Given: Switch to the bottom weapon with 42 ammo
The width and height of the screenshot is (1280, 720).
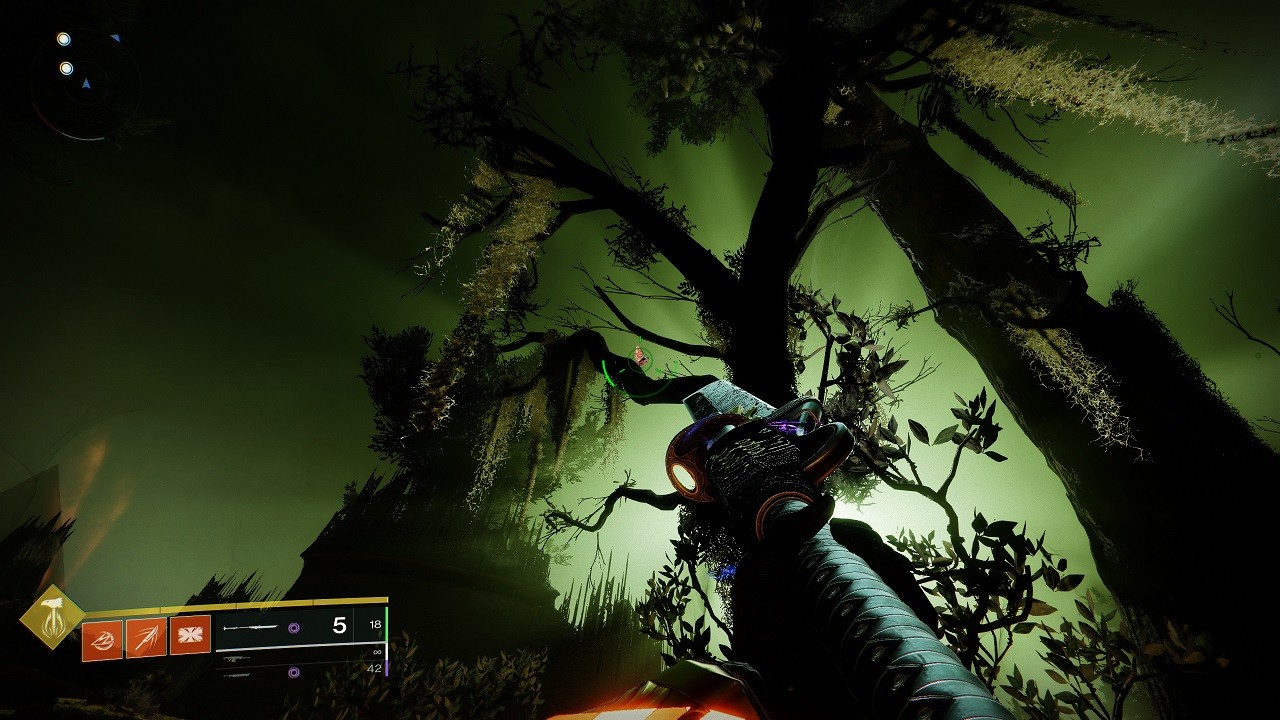Looking at the screenshot, I should coord(300,673).
